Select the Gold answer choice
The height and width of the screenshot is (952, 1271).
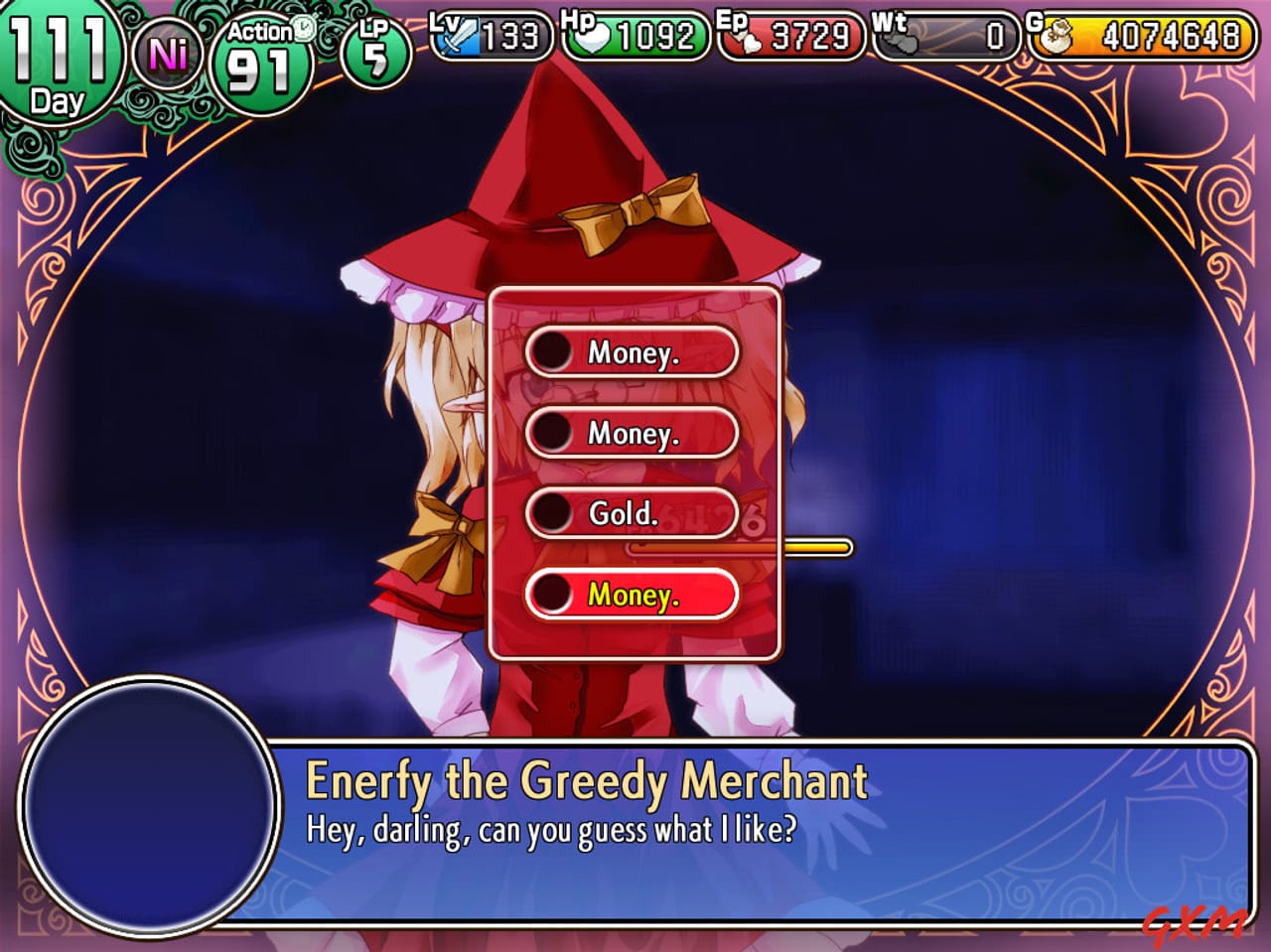(632, 513)
